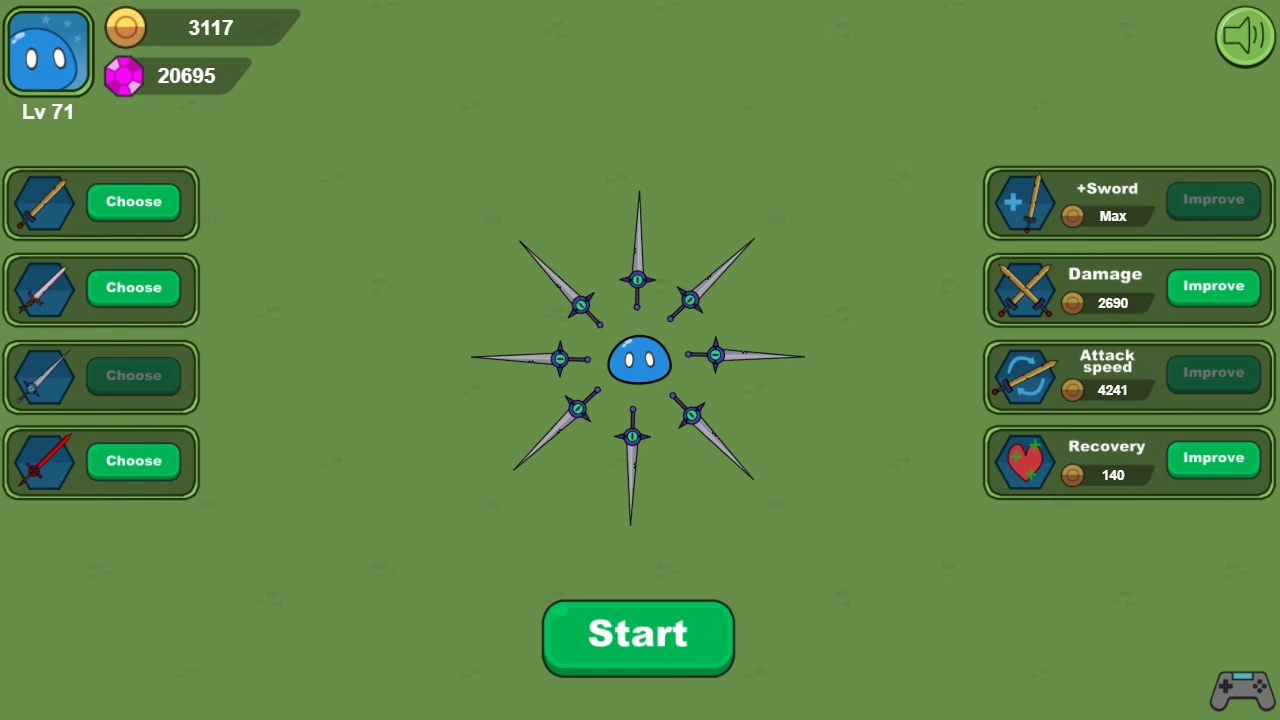The height and width of the screenshot is (720, 1280).
Task: Click the slime at the center of the swords
Action: [639, 361]
